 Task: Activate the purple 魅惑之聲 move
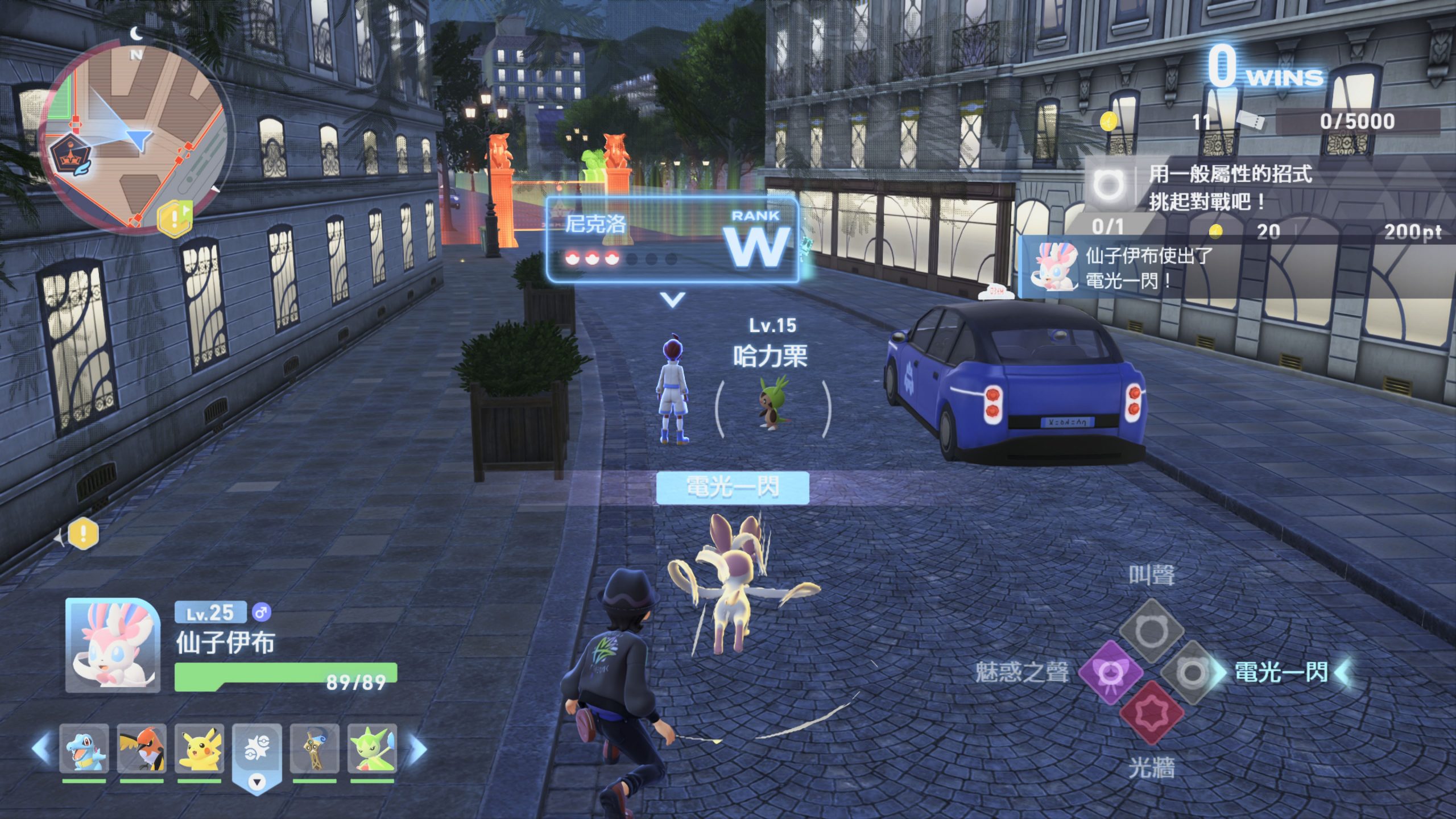point(1110,672)
